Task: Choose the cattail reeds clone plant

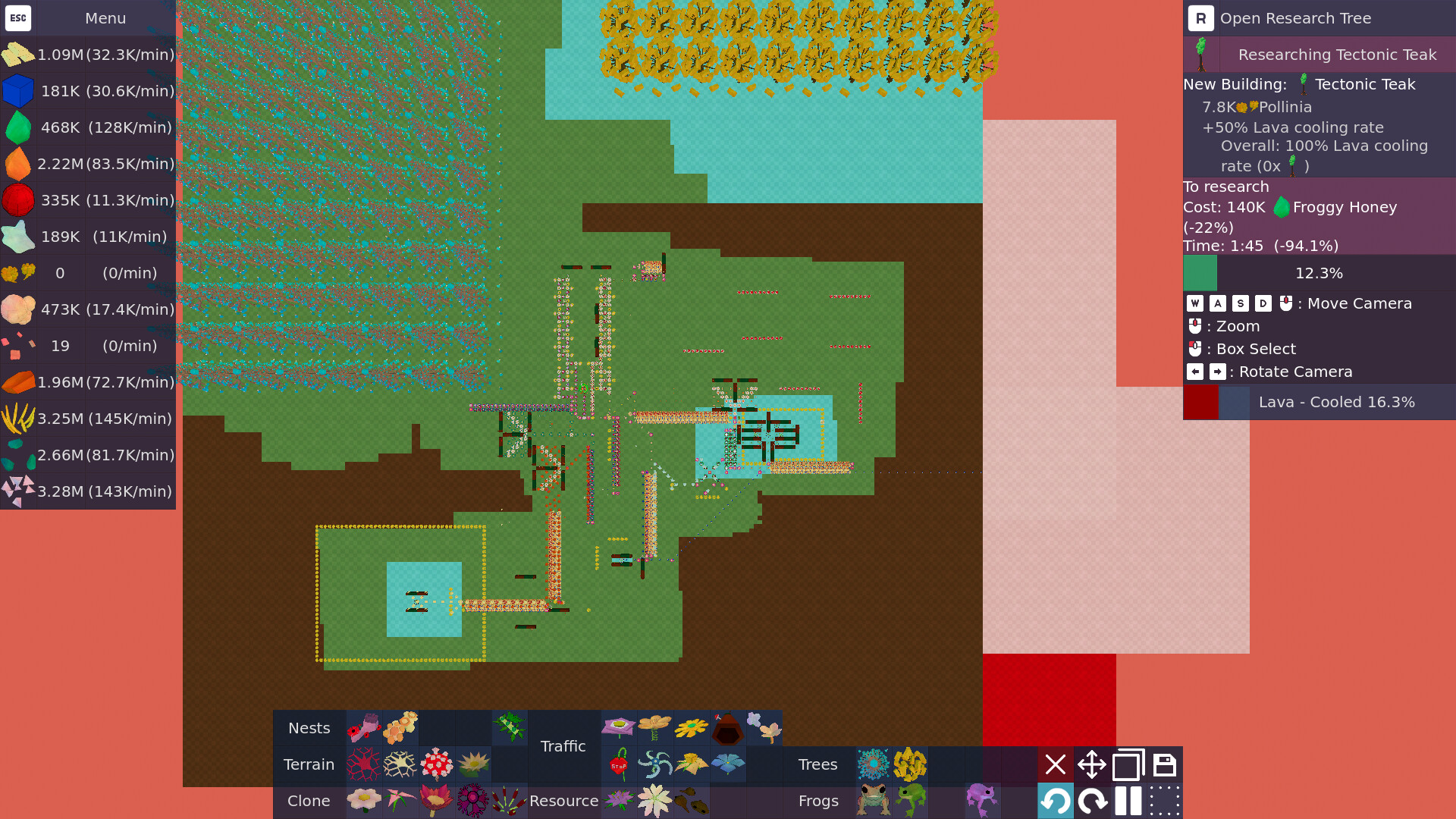Action: [508, 801]
